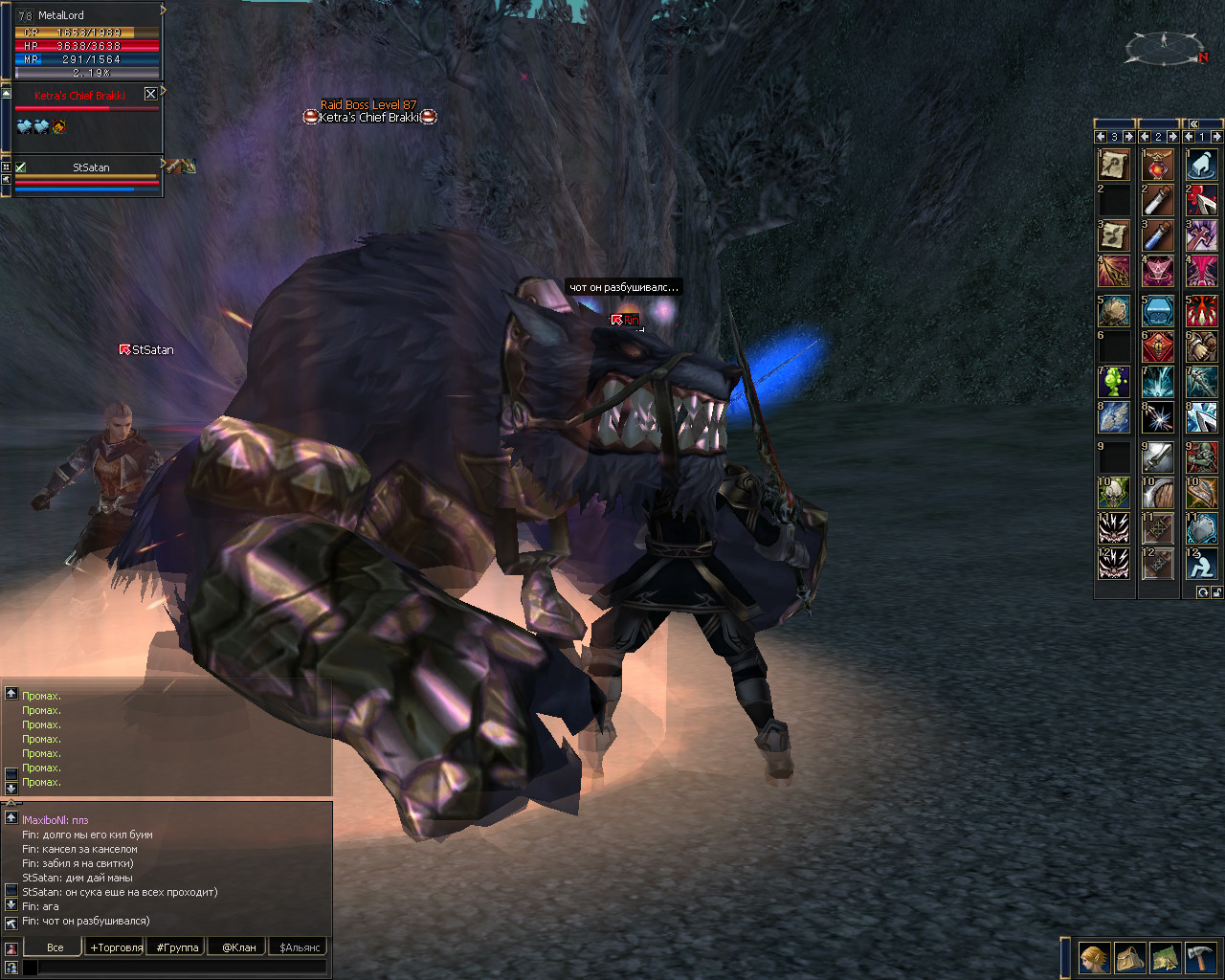This screenshot has width=1225, height=980.
Task: Close the Ketra's Chief Brakki target window
Action: point(150,94)
